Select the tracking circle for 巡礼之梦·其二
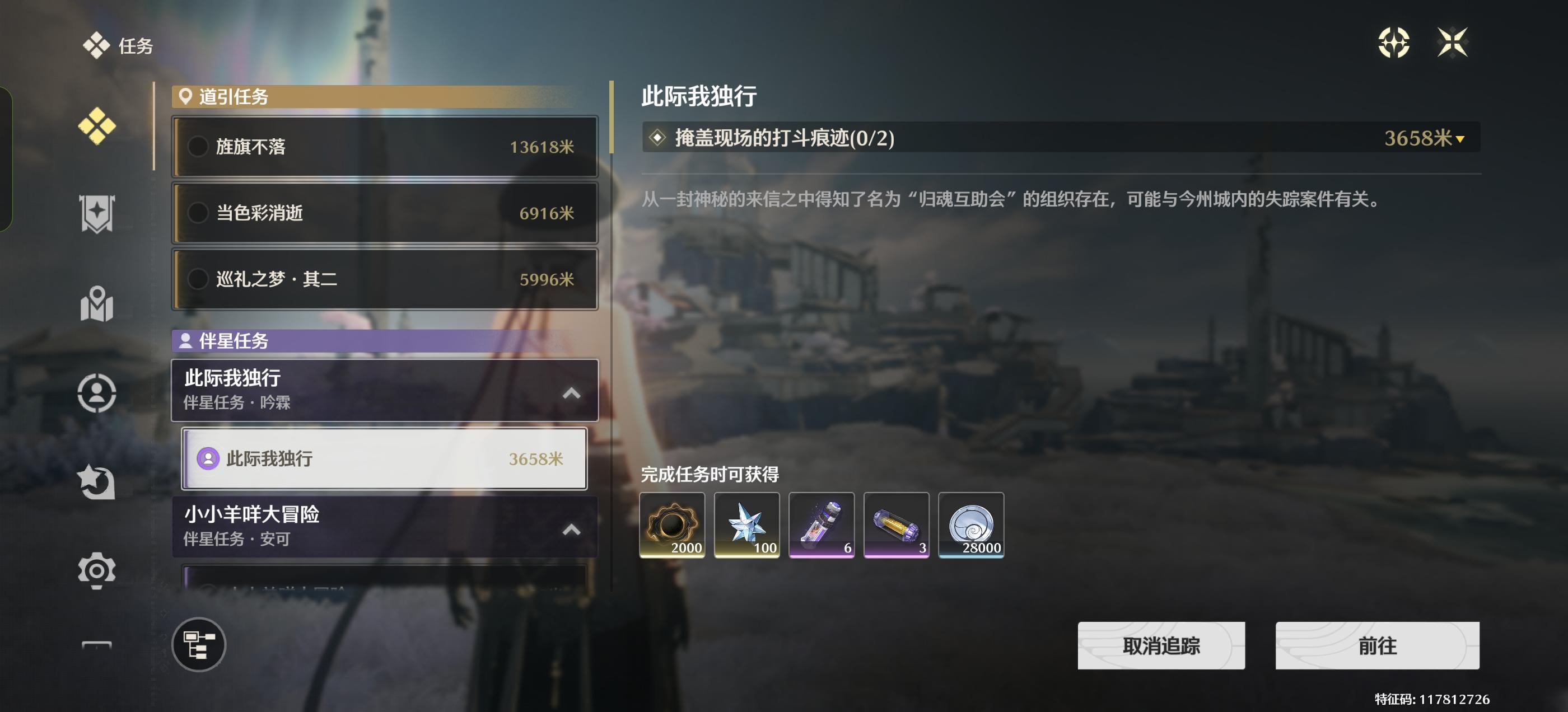Viewport: 1568px width, 712px height. (x=198, y=279)
